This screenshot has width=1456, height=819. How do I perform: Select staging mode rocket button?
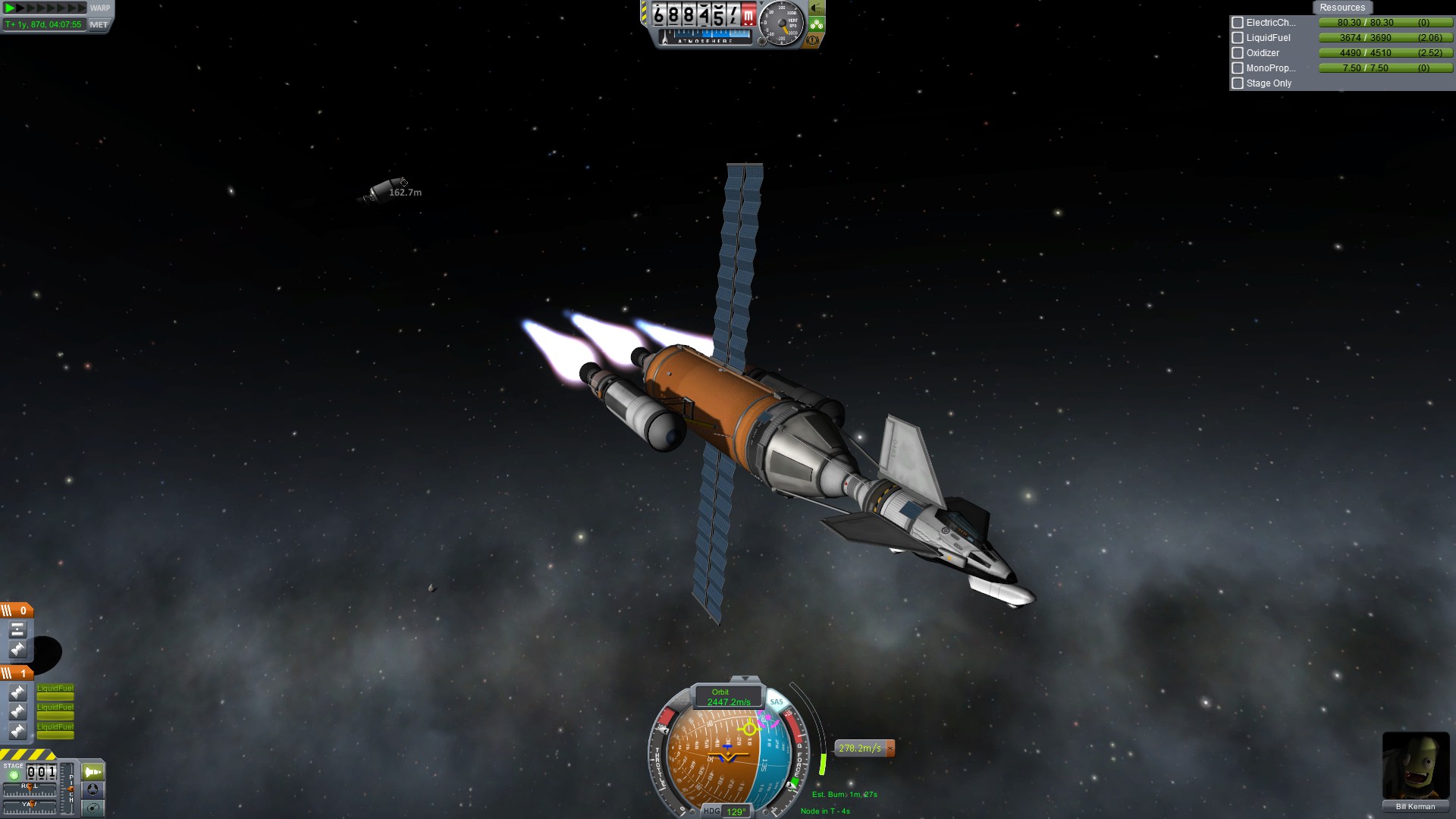pyautogui.click(x=93, y=772)
